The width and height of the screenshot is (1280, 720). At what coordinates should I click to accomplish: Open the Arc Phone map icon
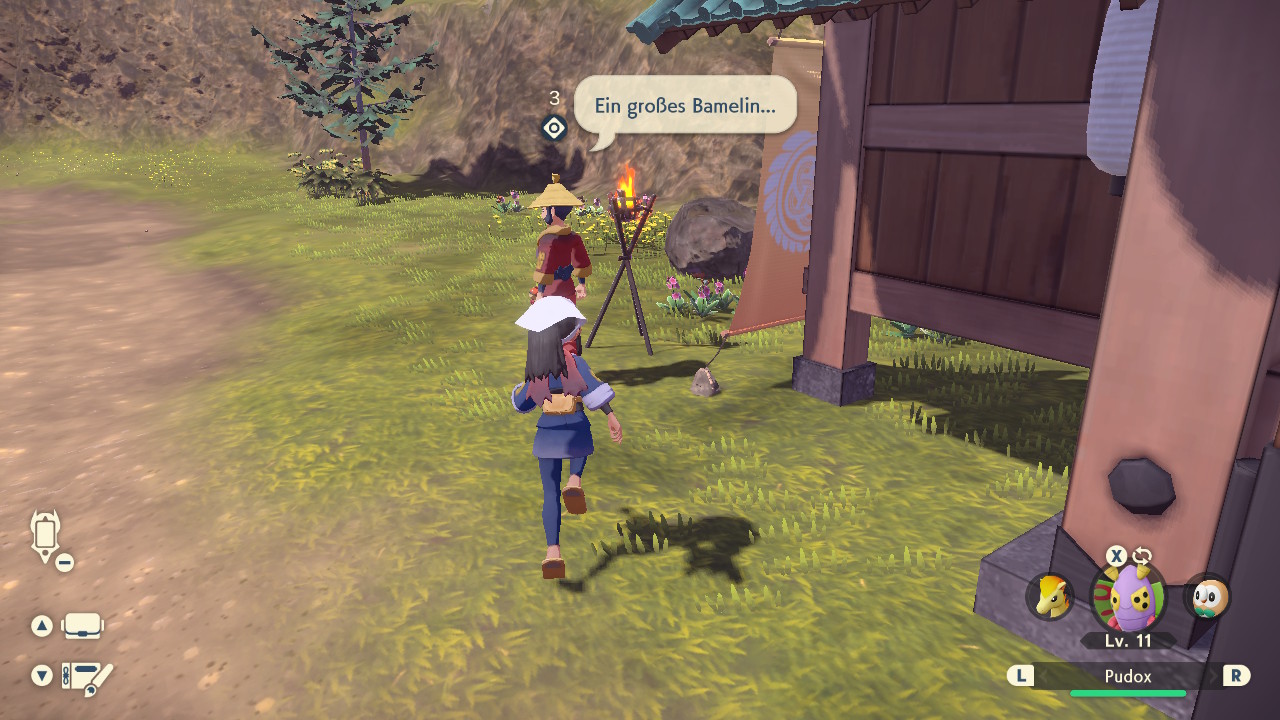click(x=46, y=535)
